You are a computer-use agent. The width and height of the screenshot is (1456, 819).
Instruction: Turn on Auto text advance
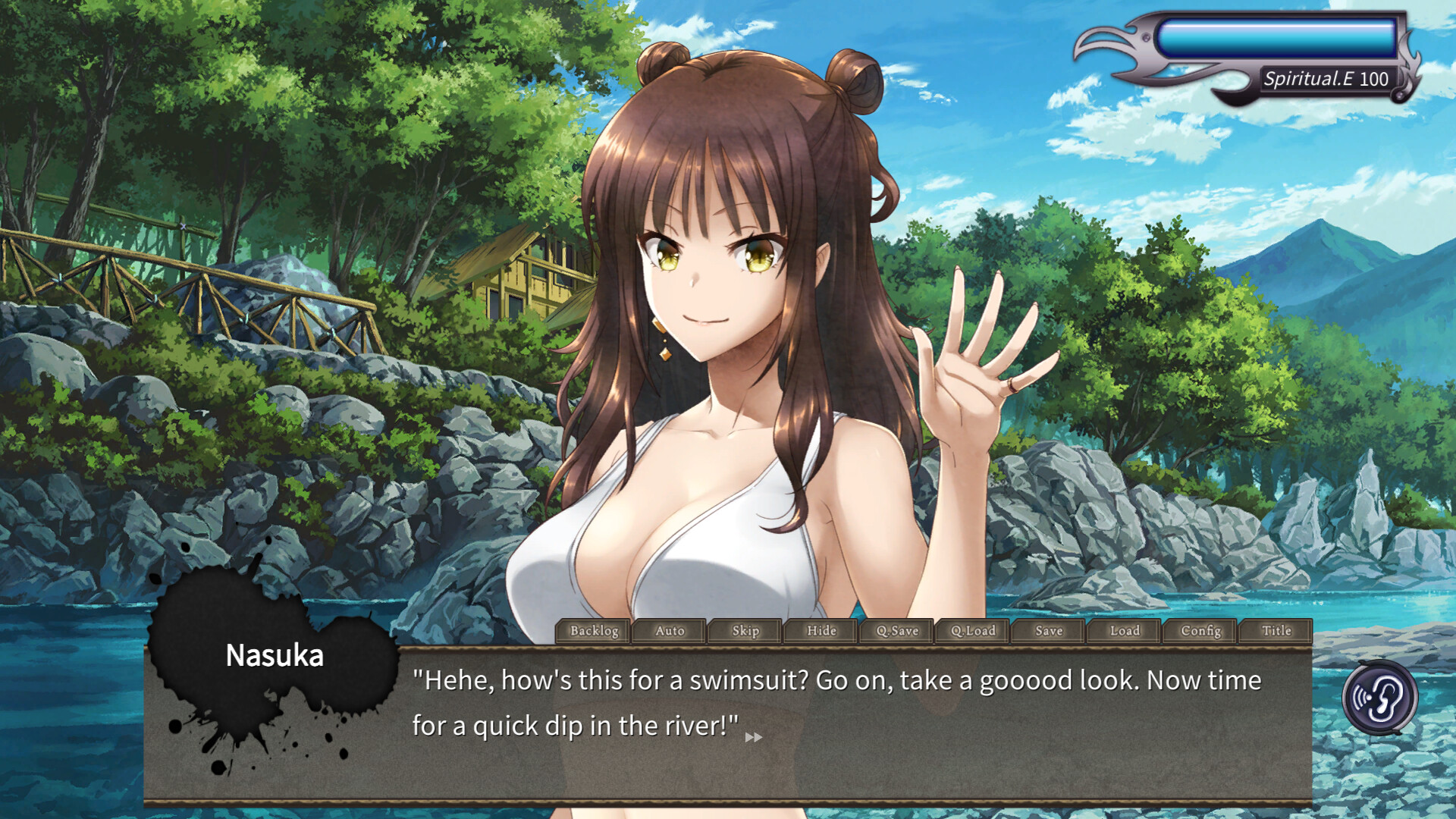point(670,631)
